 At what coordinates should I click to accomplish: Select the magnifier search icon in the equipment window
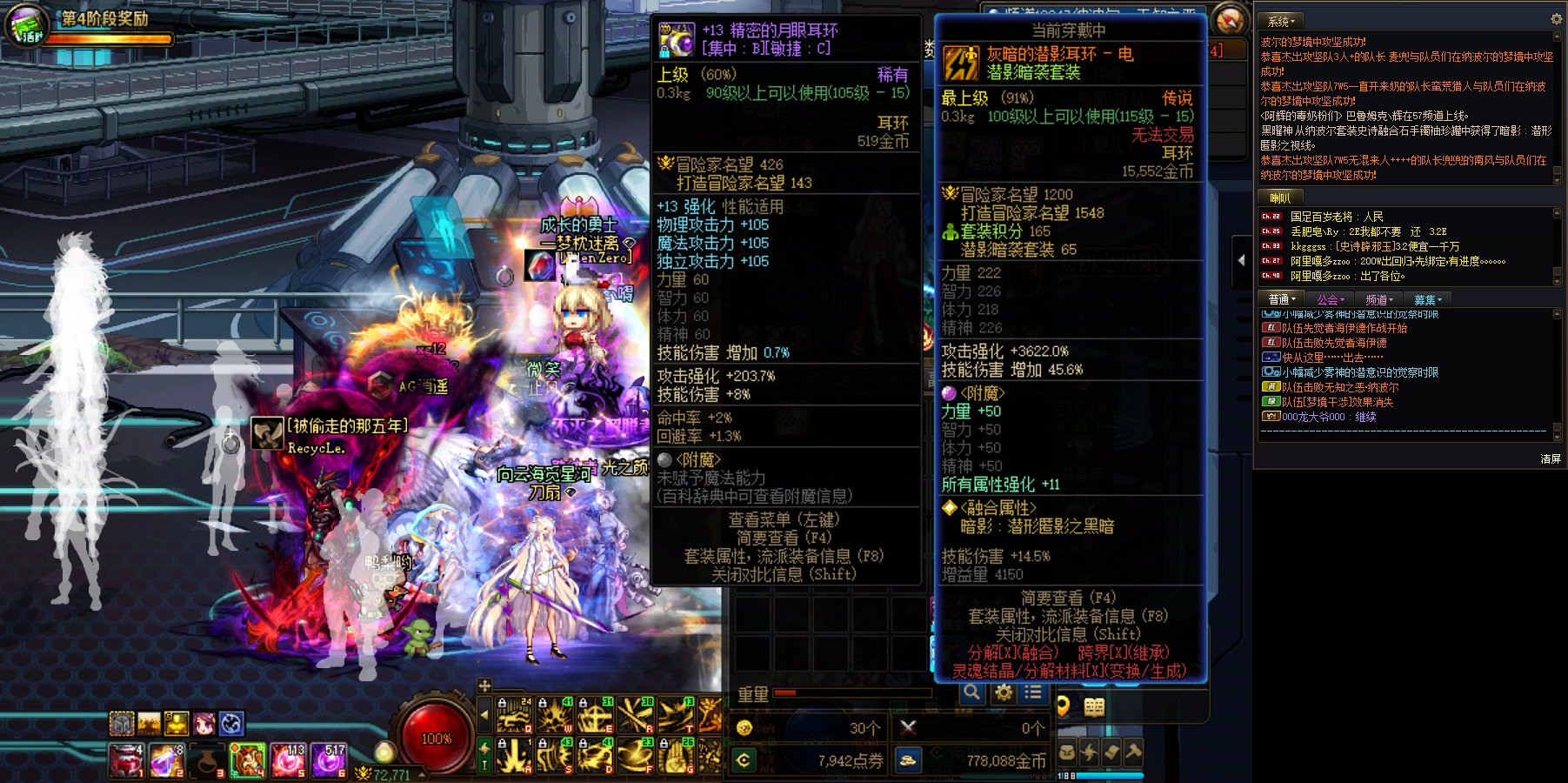pyautogui.click(x=972, y=693)
